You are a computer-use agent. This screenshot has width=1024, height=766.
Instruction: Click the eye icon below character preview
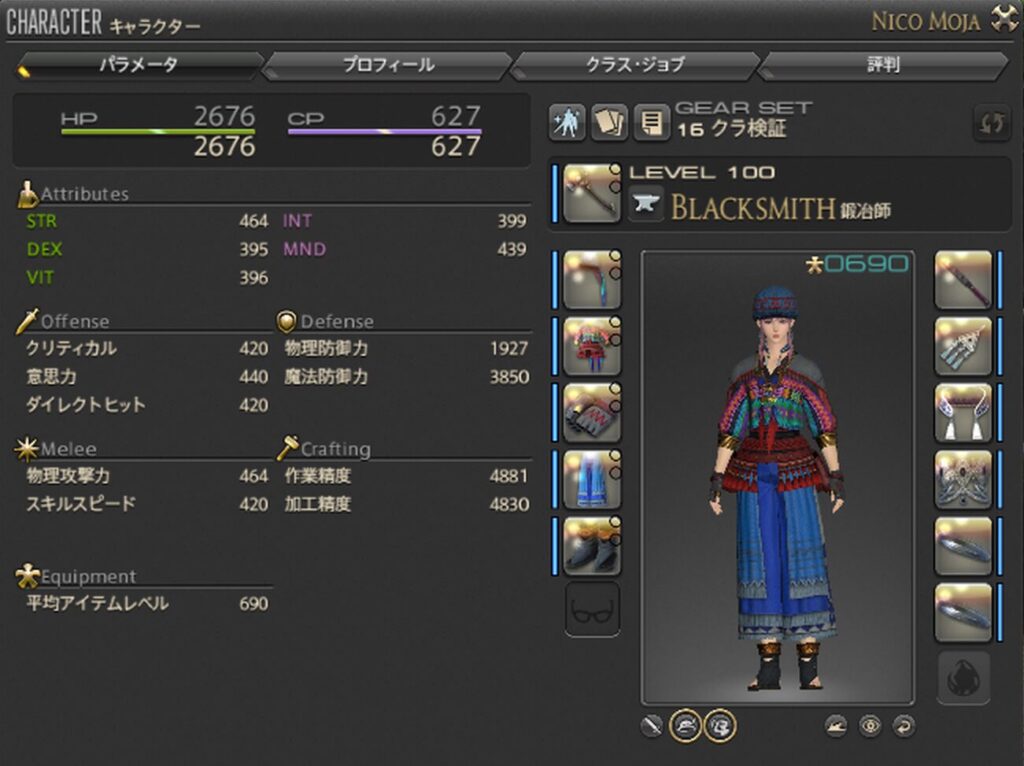point(870,726)
